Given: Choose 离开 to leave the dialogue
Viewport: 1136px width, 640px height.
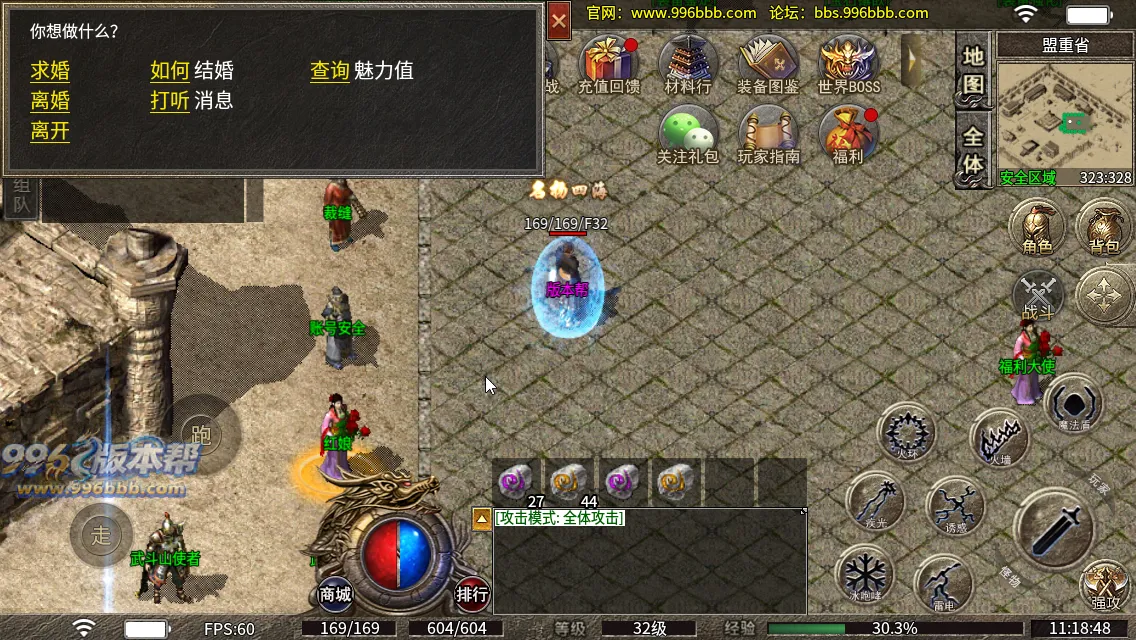Looking at the screenshot, I should click(x=50, y=131).
